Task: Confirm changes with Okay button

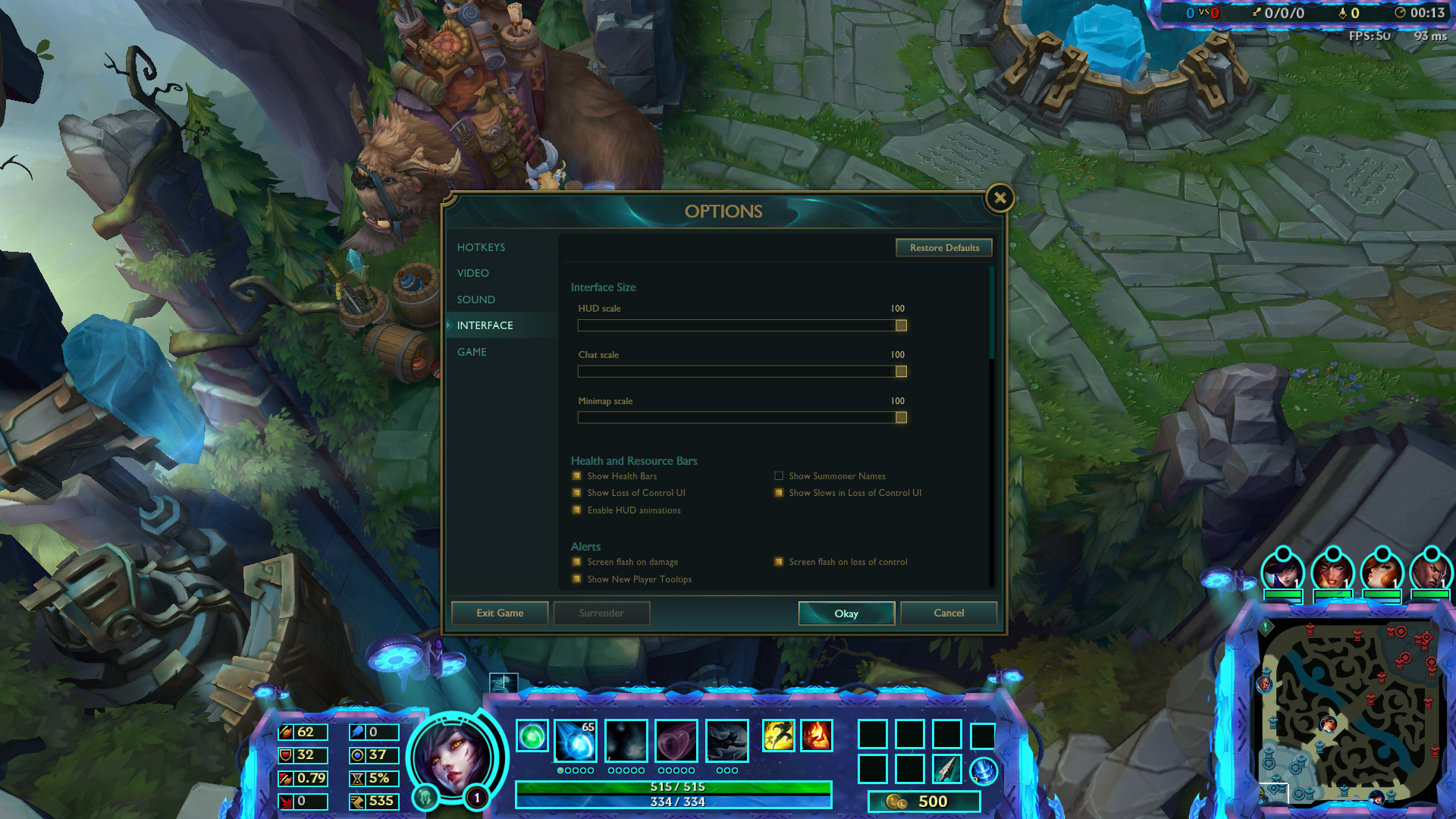Action: click(x=846, y=613)
